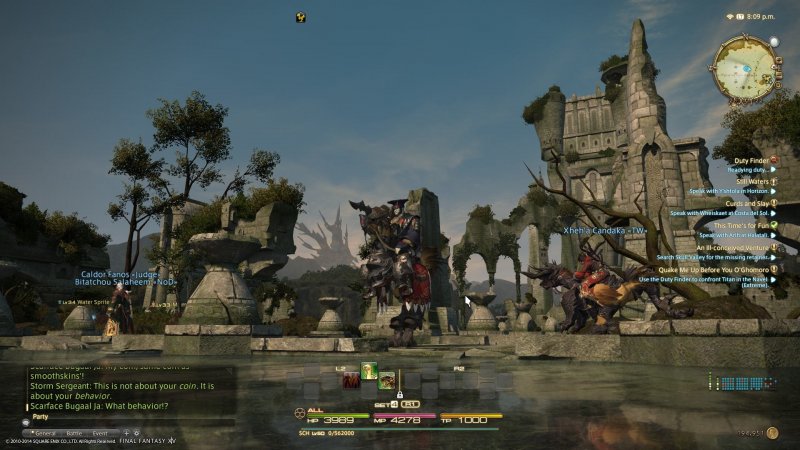
Task: Select the An Ill-conceived Venture quest
Action: click(x=731, y=247)
